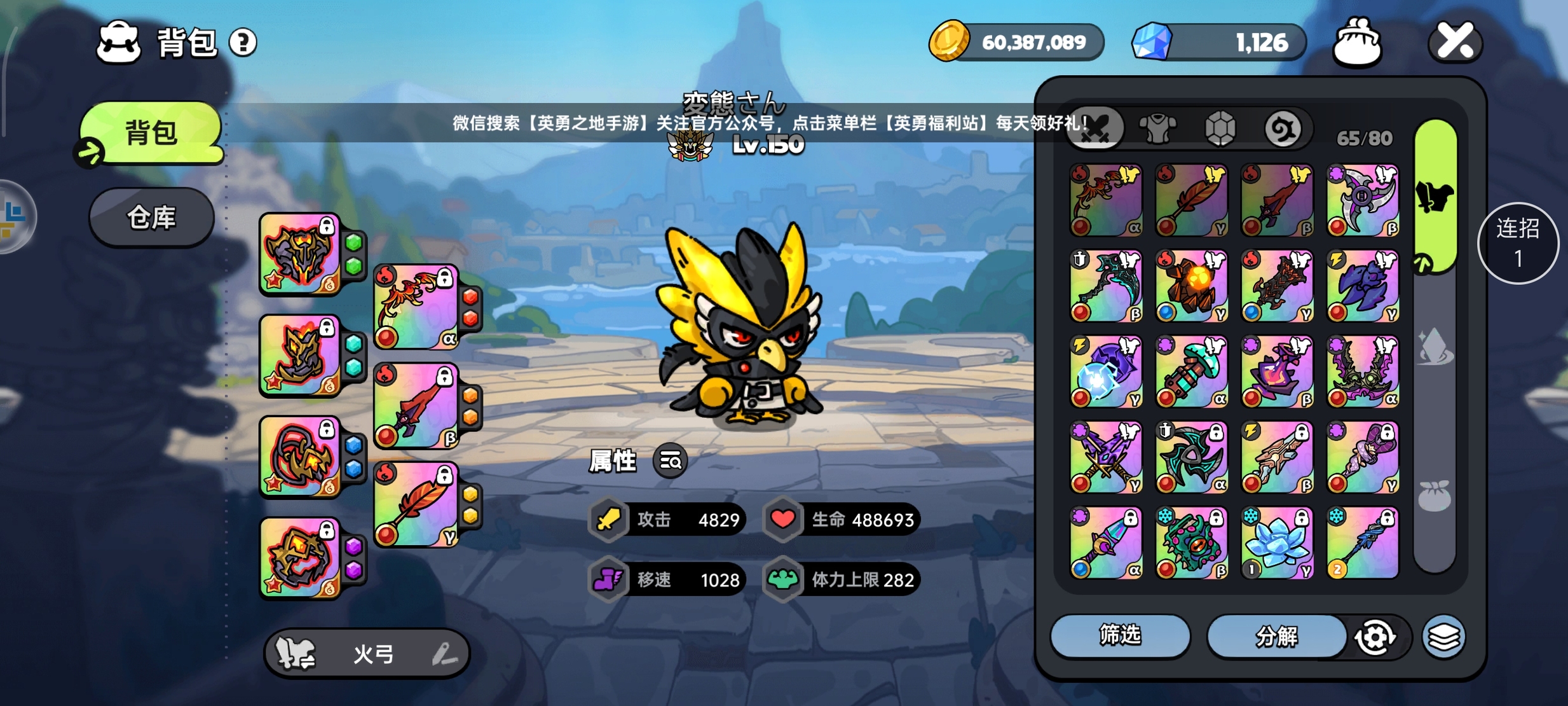Open the backpack help question mark
This screenshot has height=706, width=1568.
click(243, 43)
